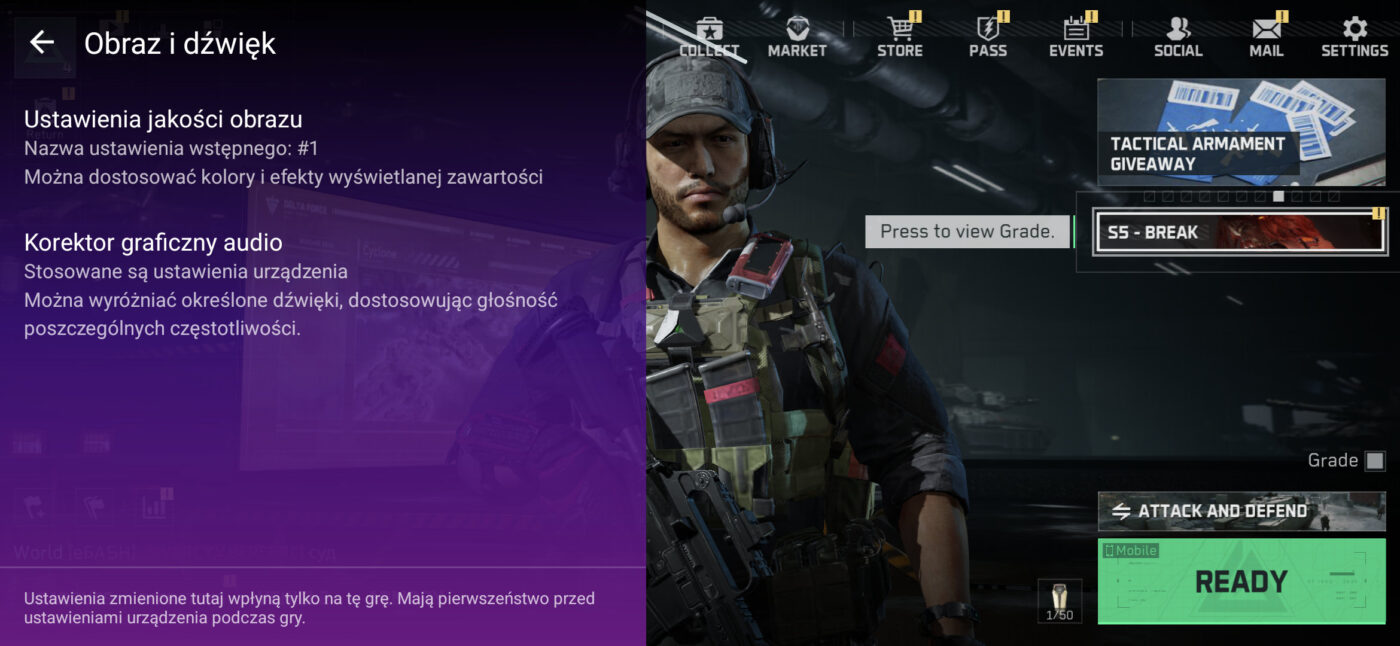
Task: Open the 1/50 ammo item slot
Action: (x=1059, y=601)
